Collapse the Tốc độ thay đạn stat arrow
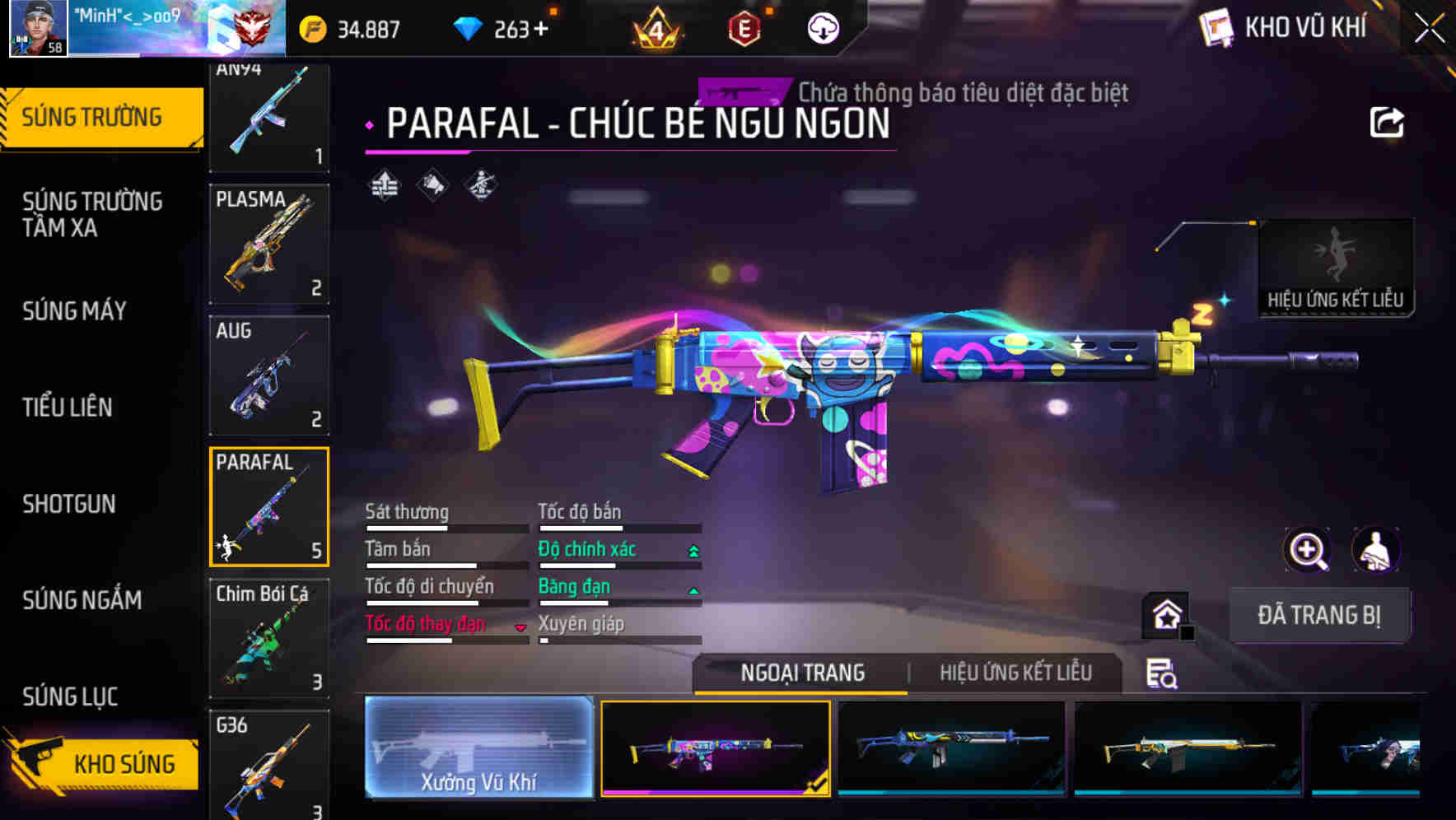The width and height of the screenshot is (1456, 820). [x=520, y=627]
